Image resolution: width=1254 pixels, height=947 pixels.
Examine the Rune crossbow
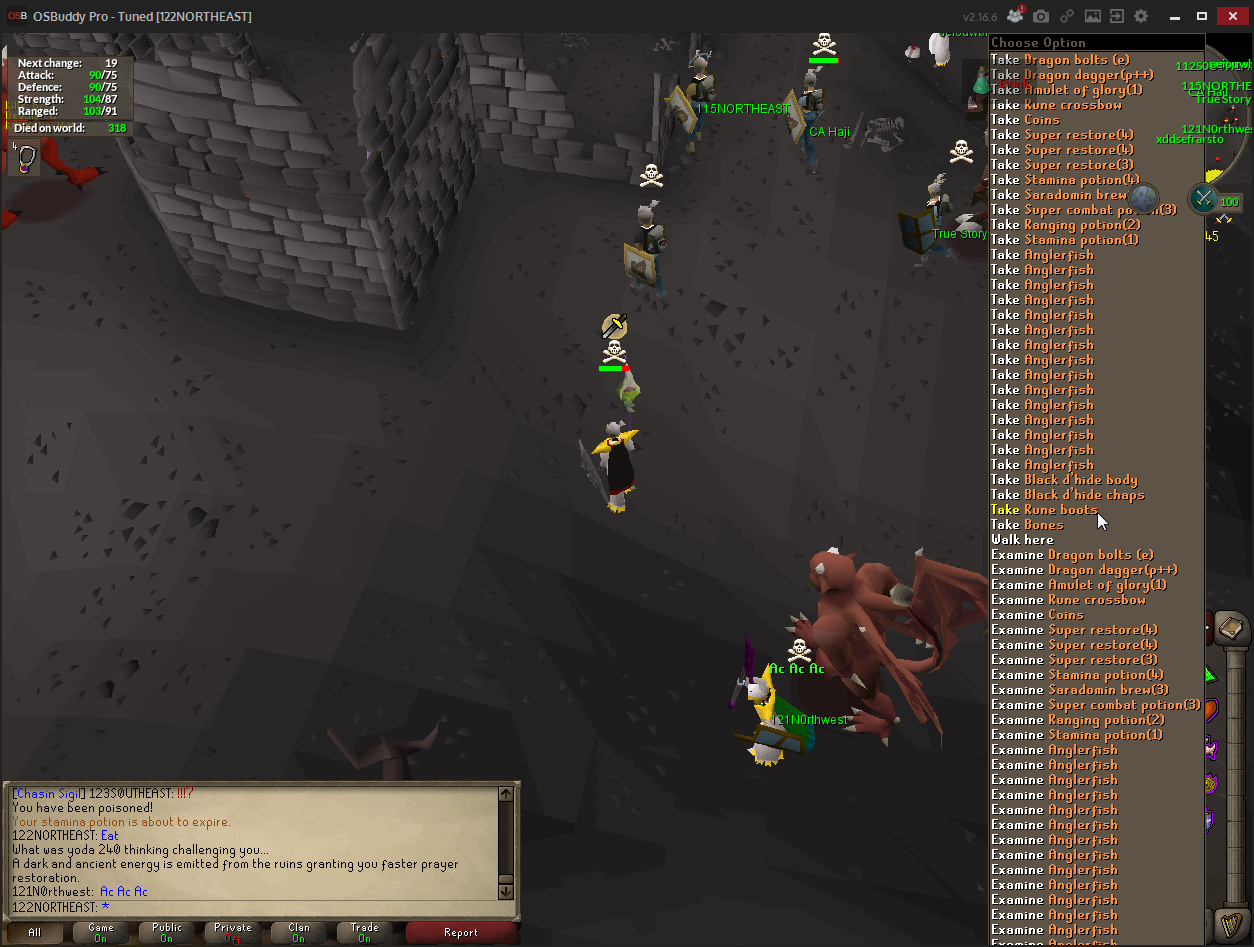click(x=1068, y=600)
